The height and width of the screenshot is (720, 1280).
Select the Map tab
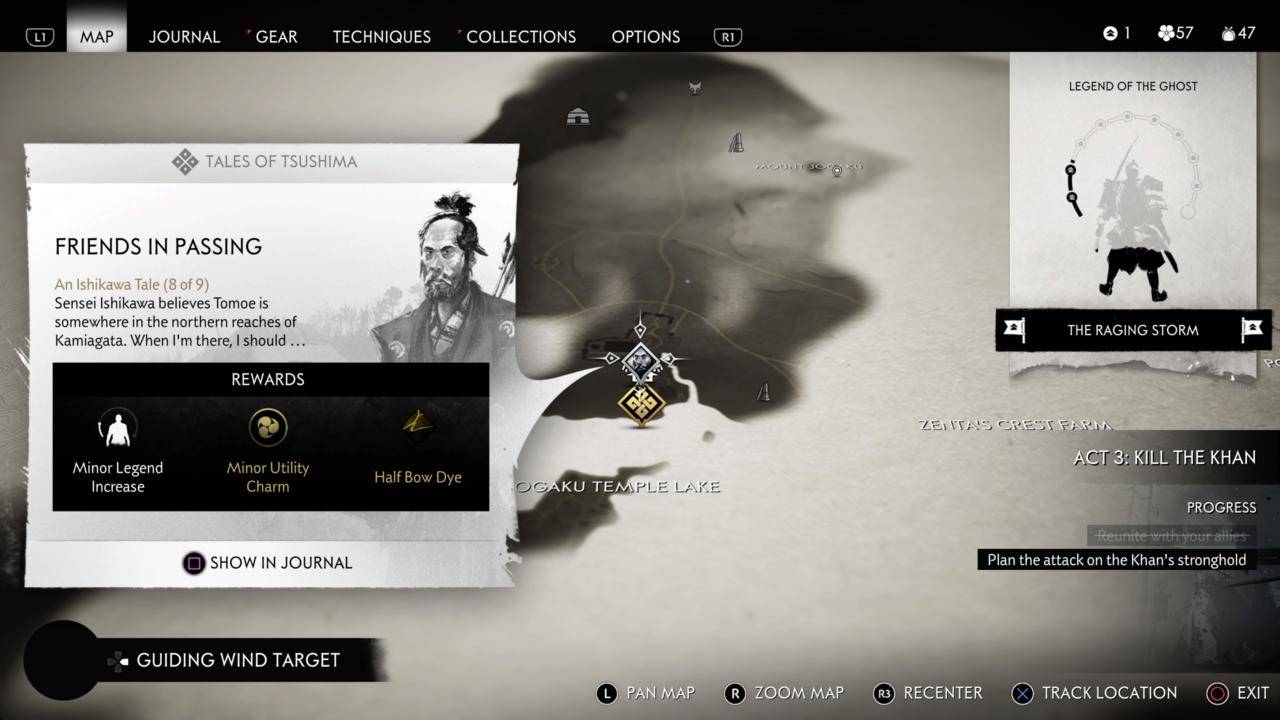(x=97, y=36)
